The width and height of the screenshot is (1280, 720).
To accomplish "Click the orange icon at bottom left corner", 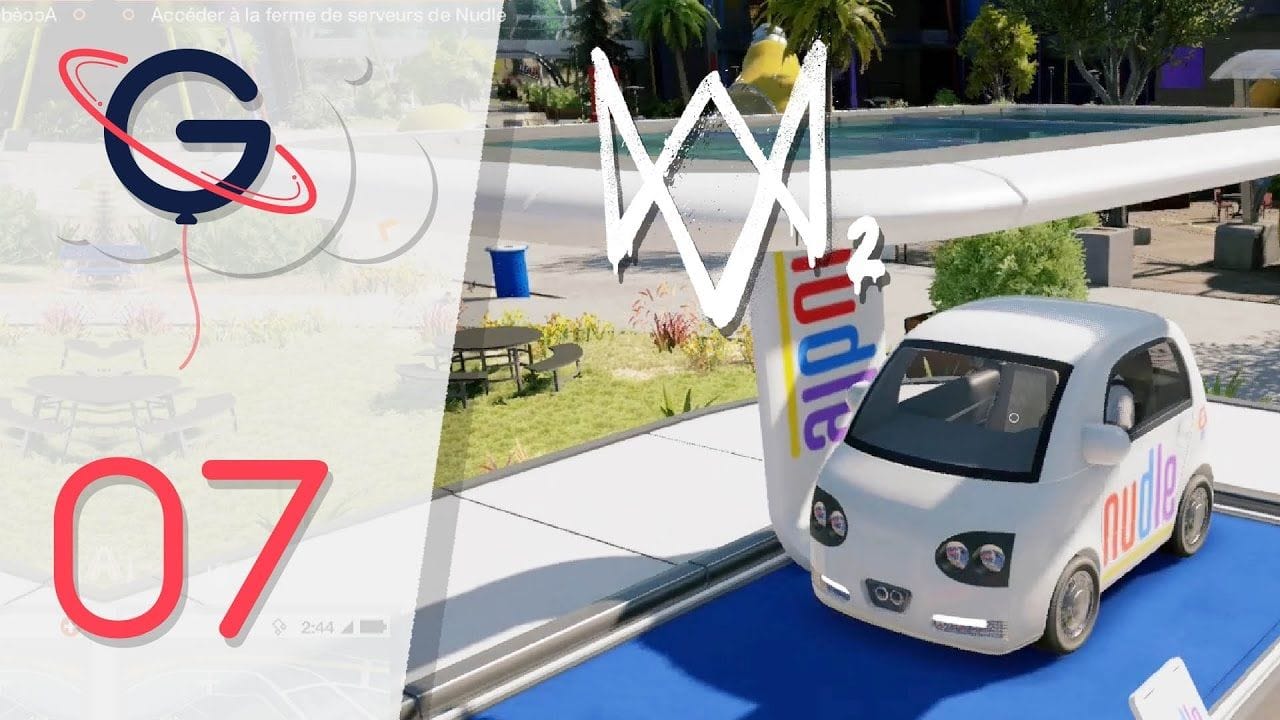I will (x=68, y=626).
